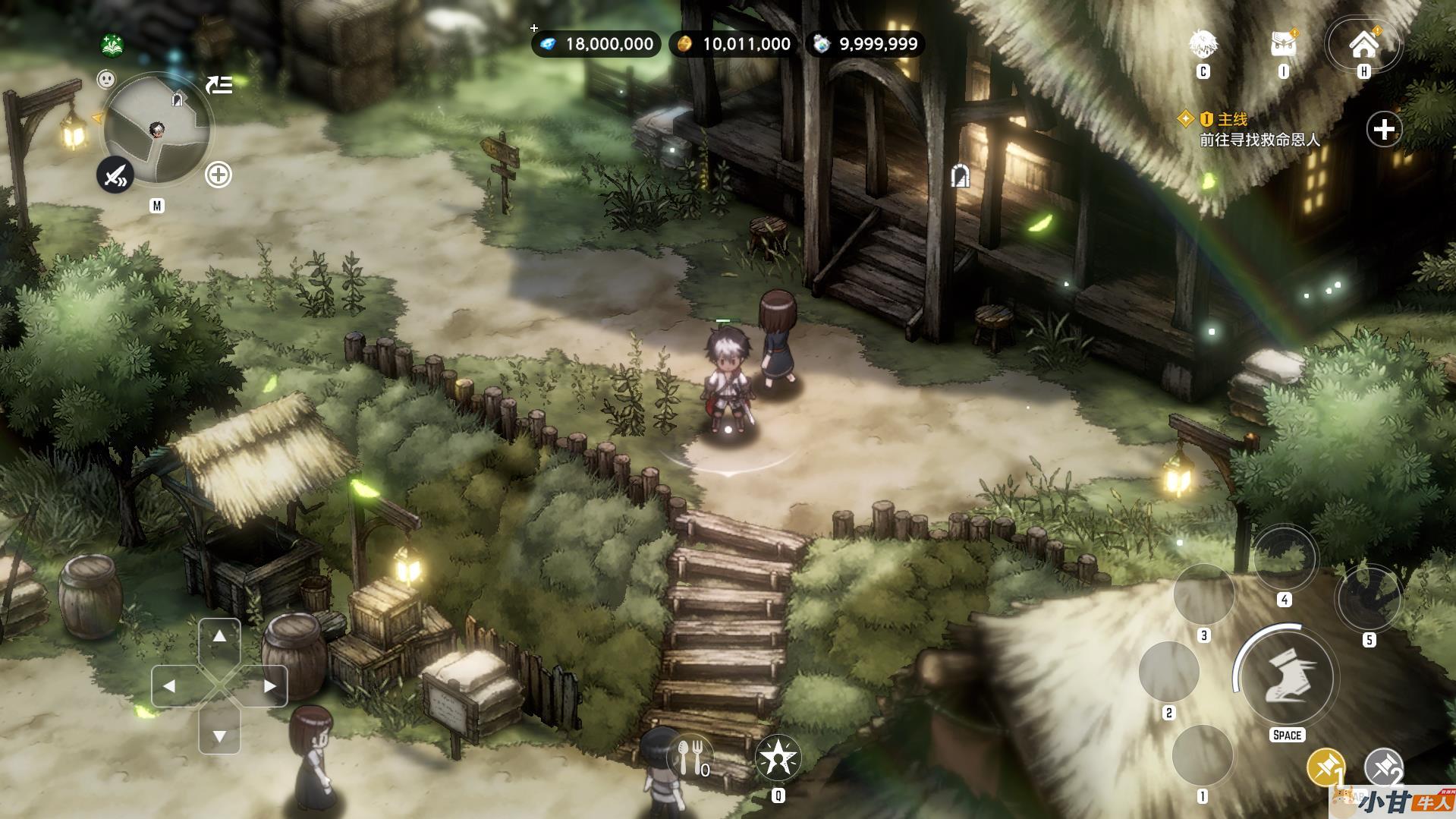Move up with the d-pad up arrow
This screenshot has width=1456, height=819.
pos(219,637)
